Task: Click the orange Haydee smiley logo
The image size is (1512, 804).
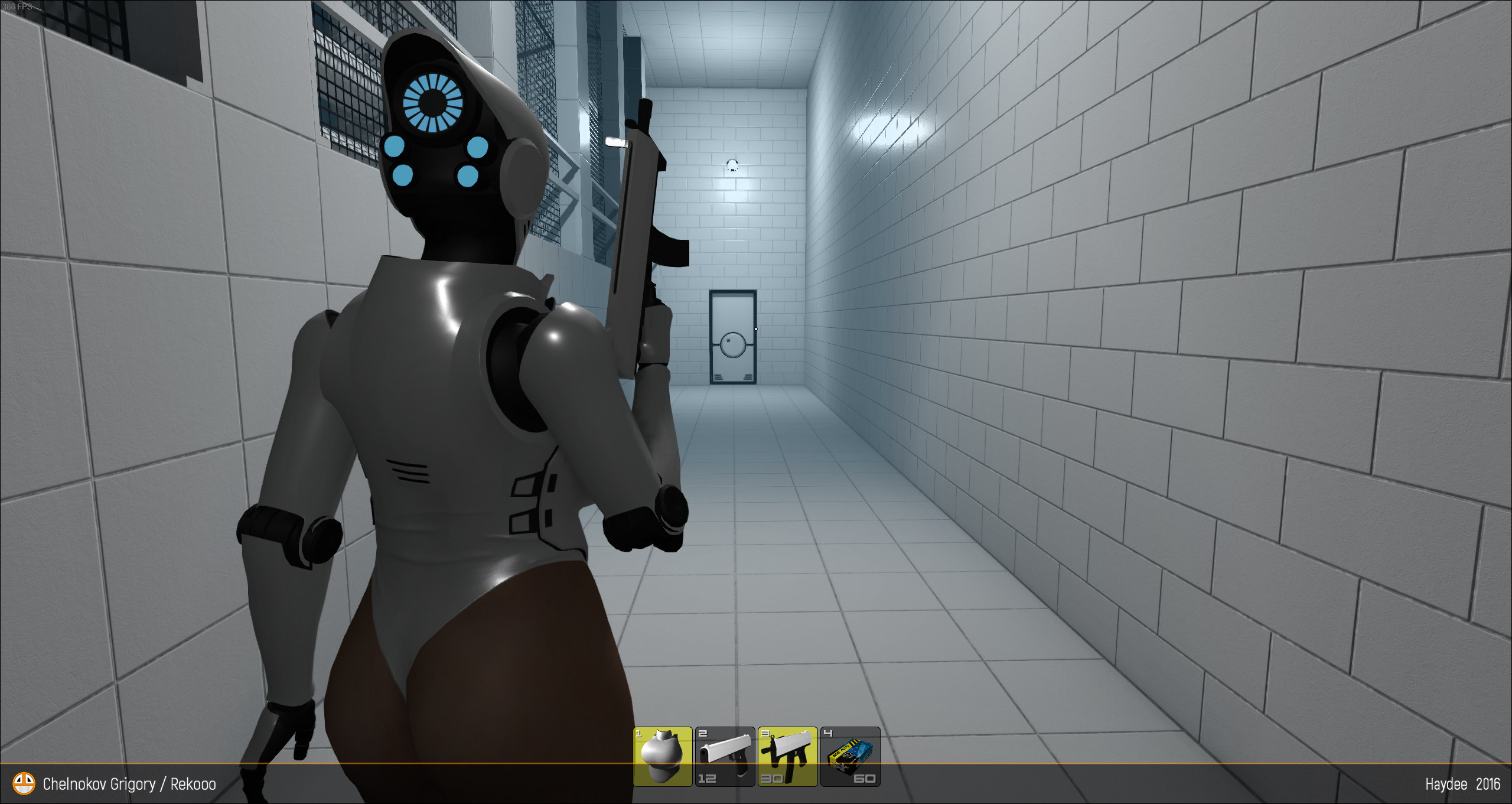Action: coord(24,784)
